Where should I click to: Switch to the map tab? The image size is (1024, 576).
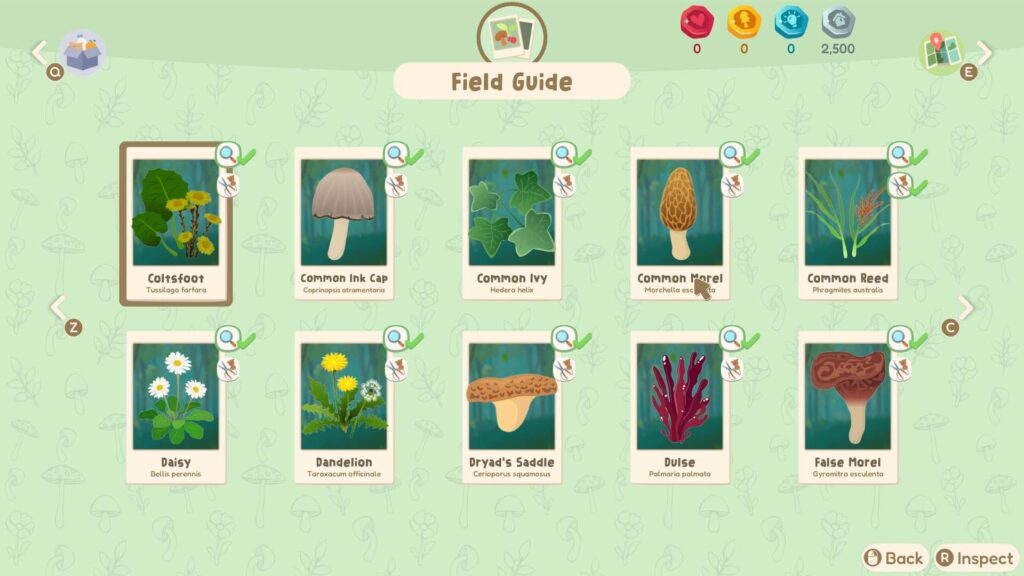(943, 52)
